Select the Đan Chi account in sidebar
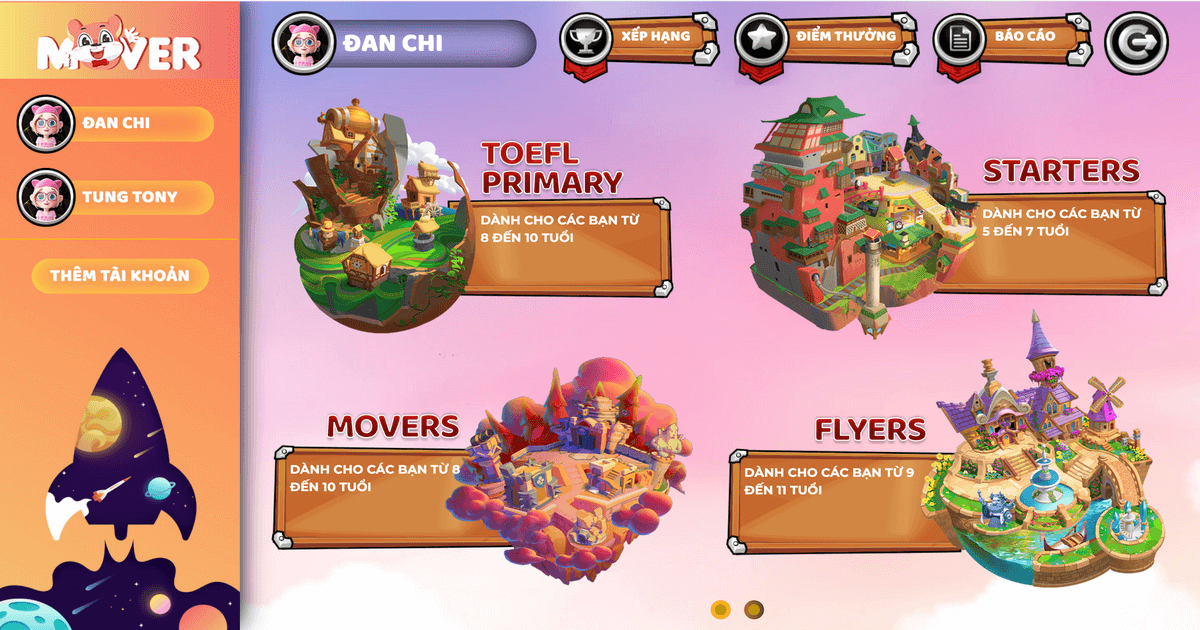1200x630 pixels. [x=116, y=123]
